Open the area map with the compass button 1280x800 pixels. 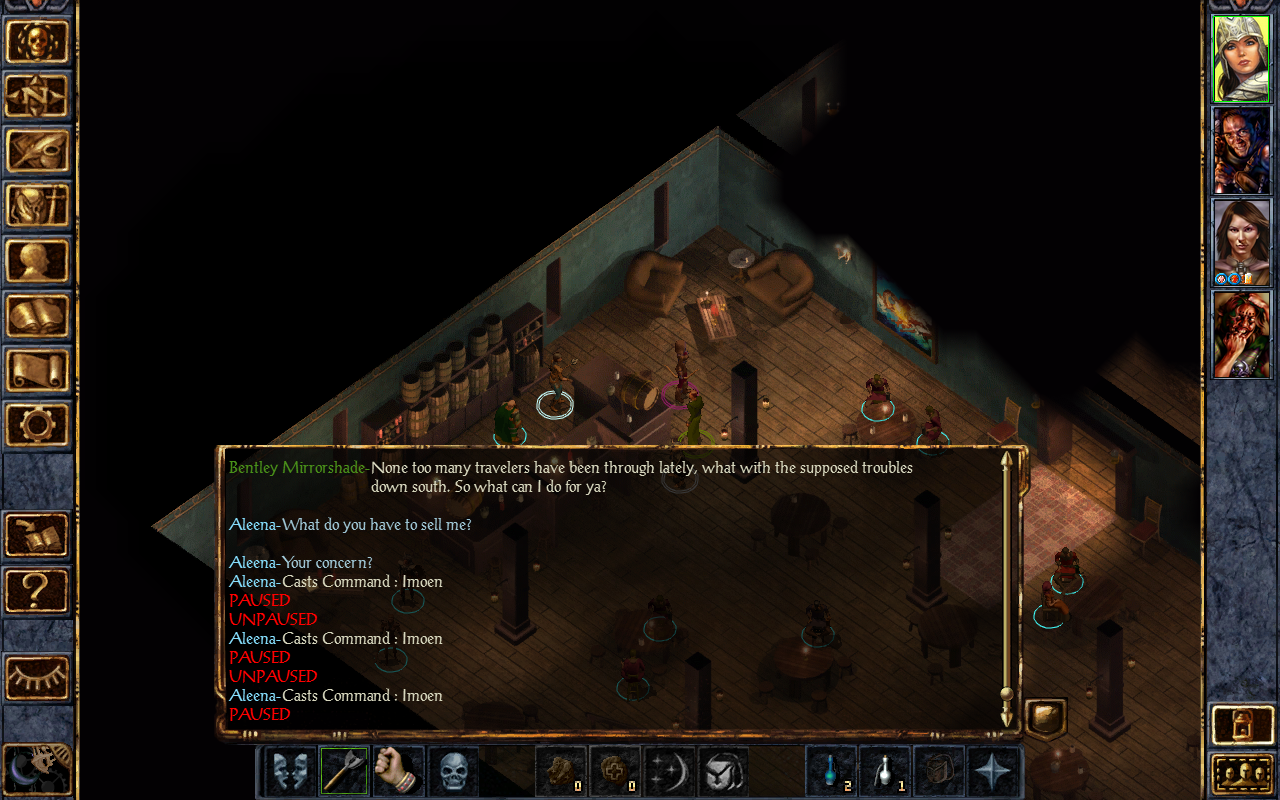[38, 96]
